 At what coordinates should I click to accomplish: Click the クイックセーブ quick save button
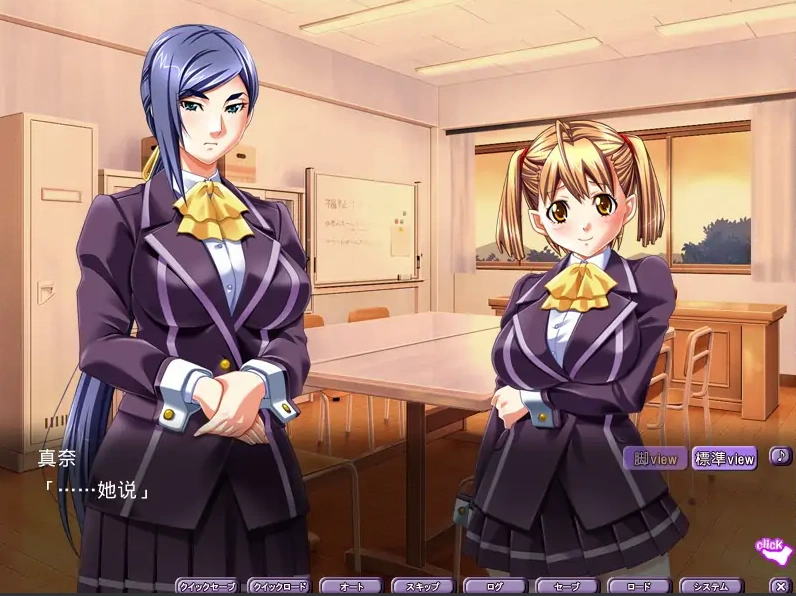point(207,587)
